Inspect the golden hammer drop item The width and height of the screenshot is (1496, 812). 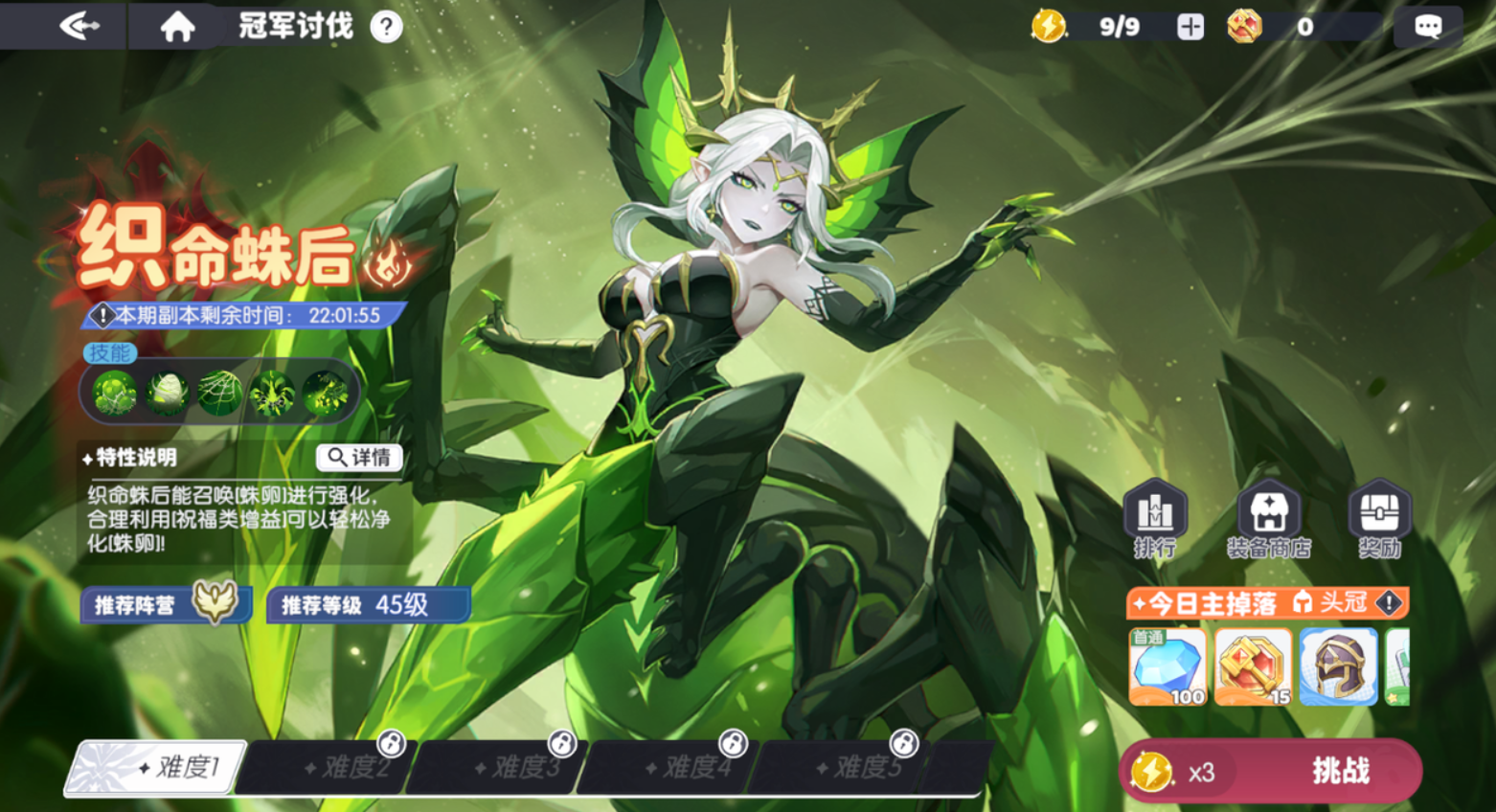(1253, 666)
